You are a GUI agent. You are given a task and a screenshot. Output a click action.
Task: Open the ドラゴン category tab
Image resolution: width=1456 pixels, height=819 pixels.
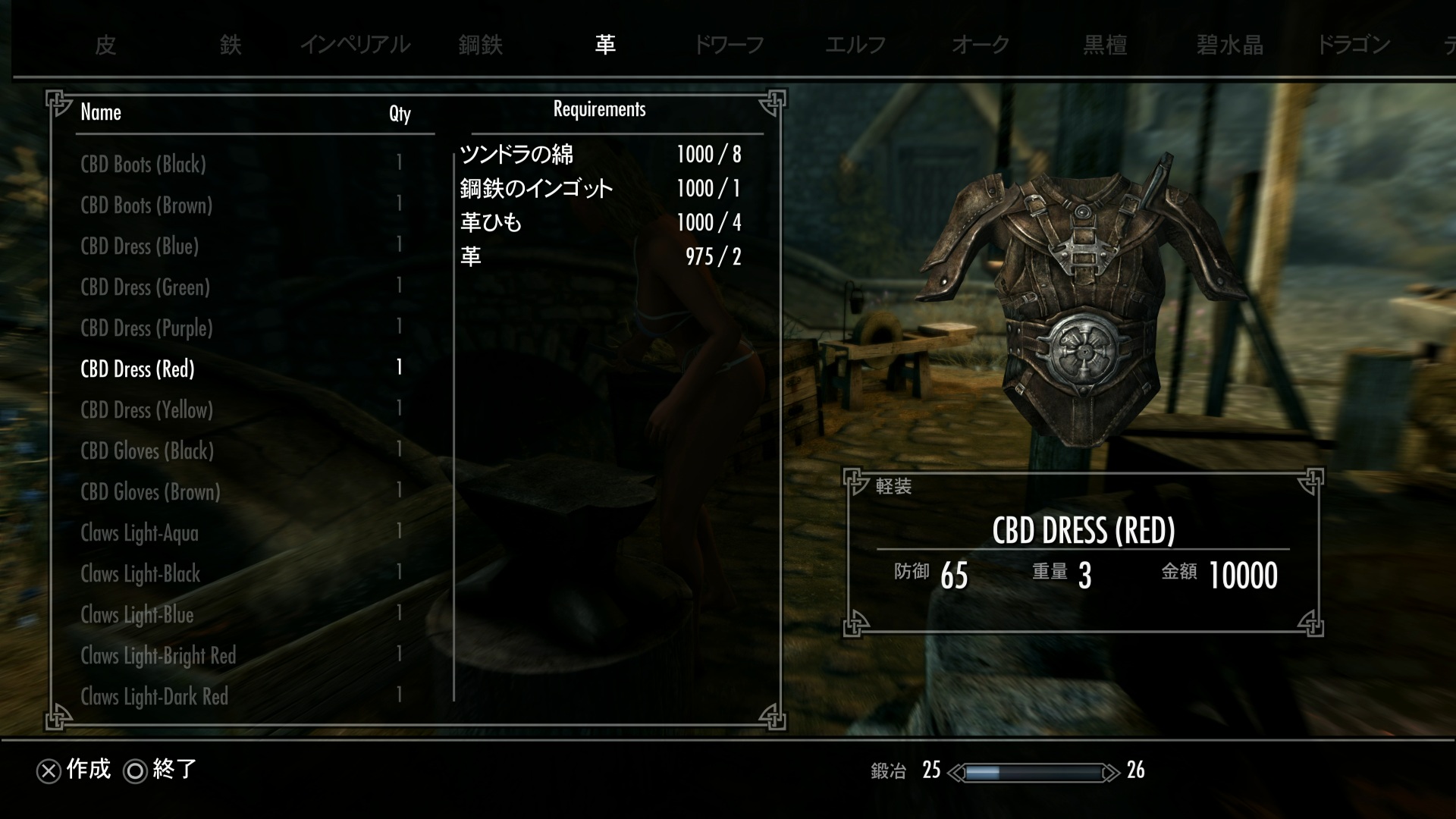1354,45
